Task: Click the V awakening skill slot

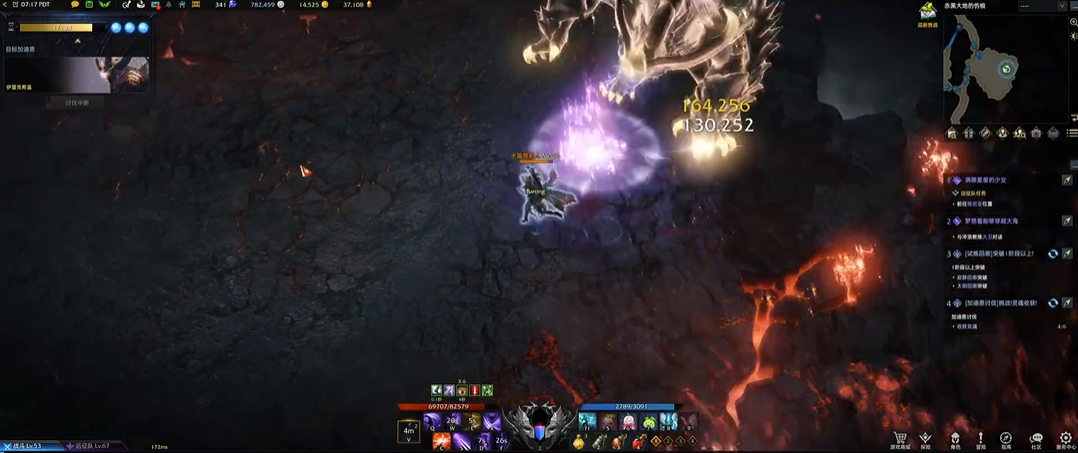Action: pos(408,432)
